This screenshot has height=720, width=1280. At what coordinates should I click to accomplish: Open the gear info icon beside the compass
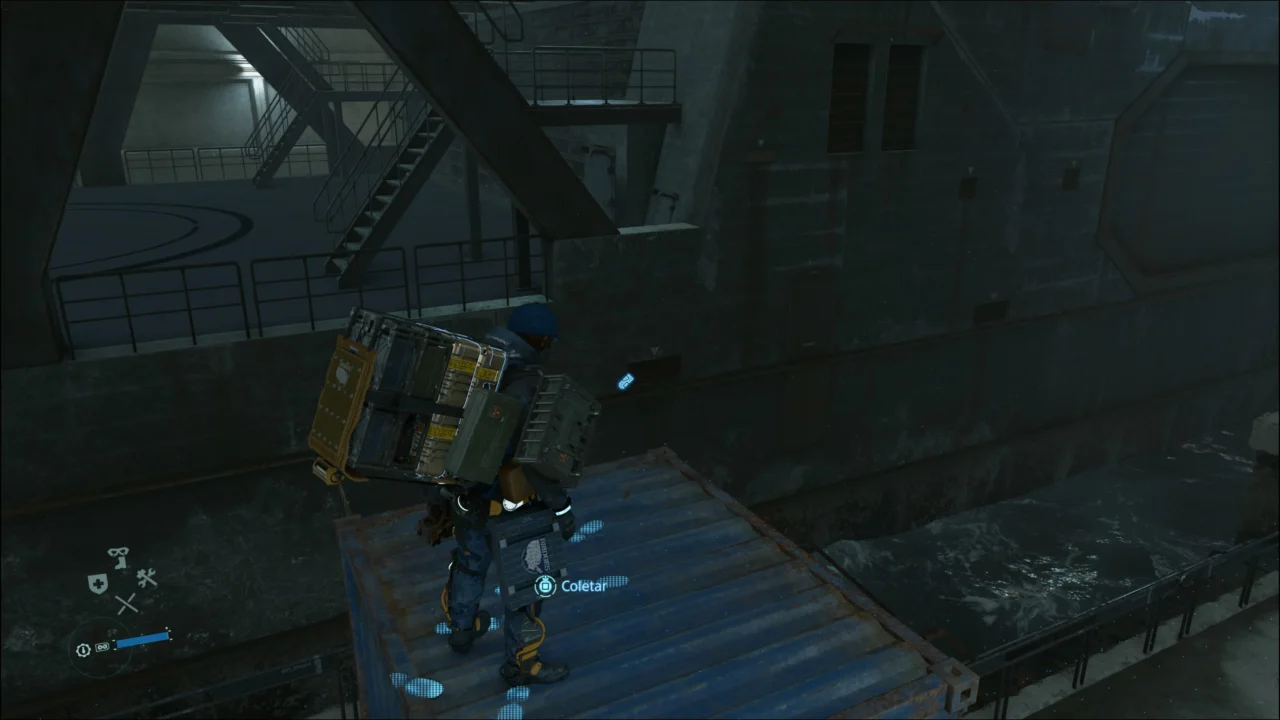[83, 649]
